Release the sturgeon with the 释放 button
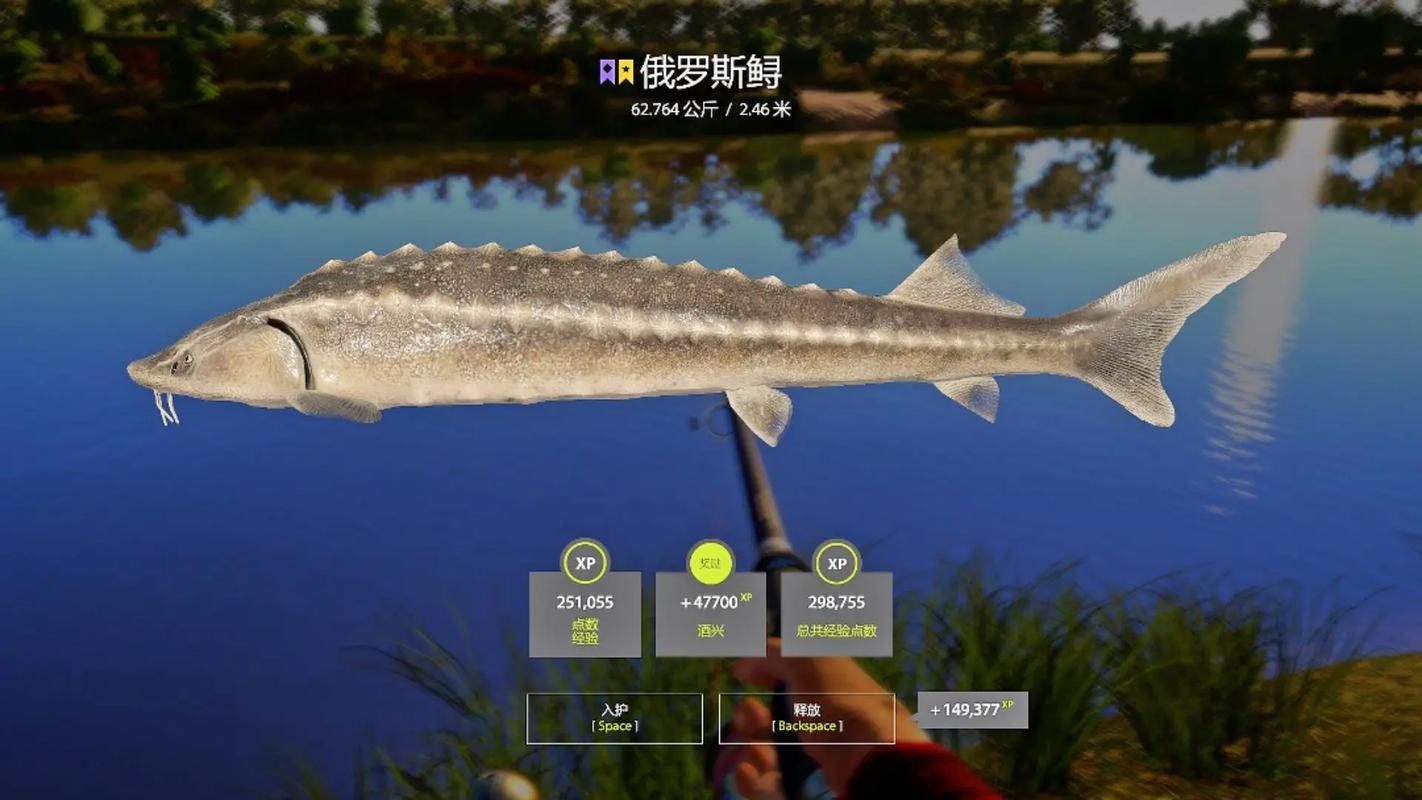Image resolution: width=1422 pixels, height=800 pixels. (x=806, y=718)
